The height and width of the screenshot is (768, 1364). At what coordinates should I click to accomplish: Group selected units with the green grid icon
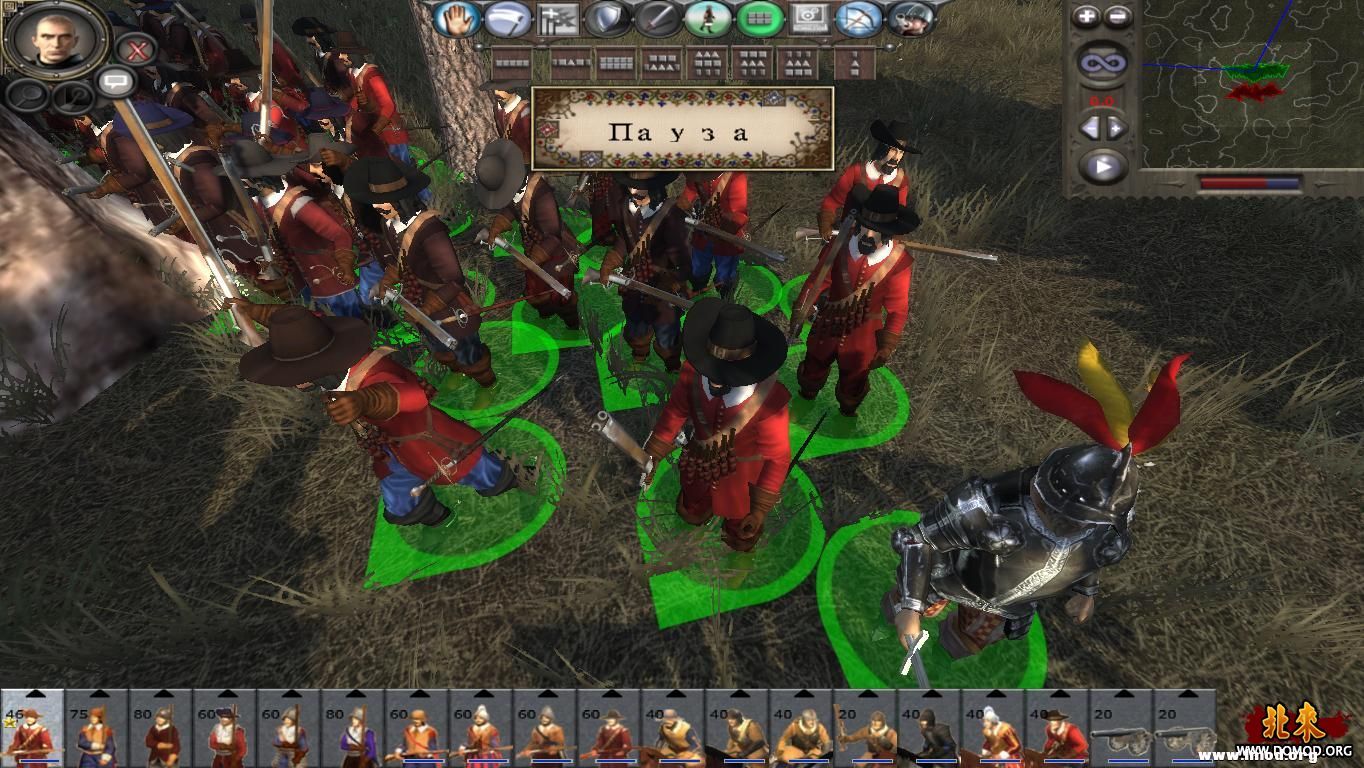point(759,18)
